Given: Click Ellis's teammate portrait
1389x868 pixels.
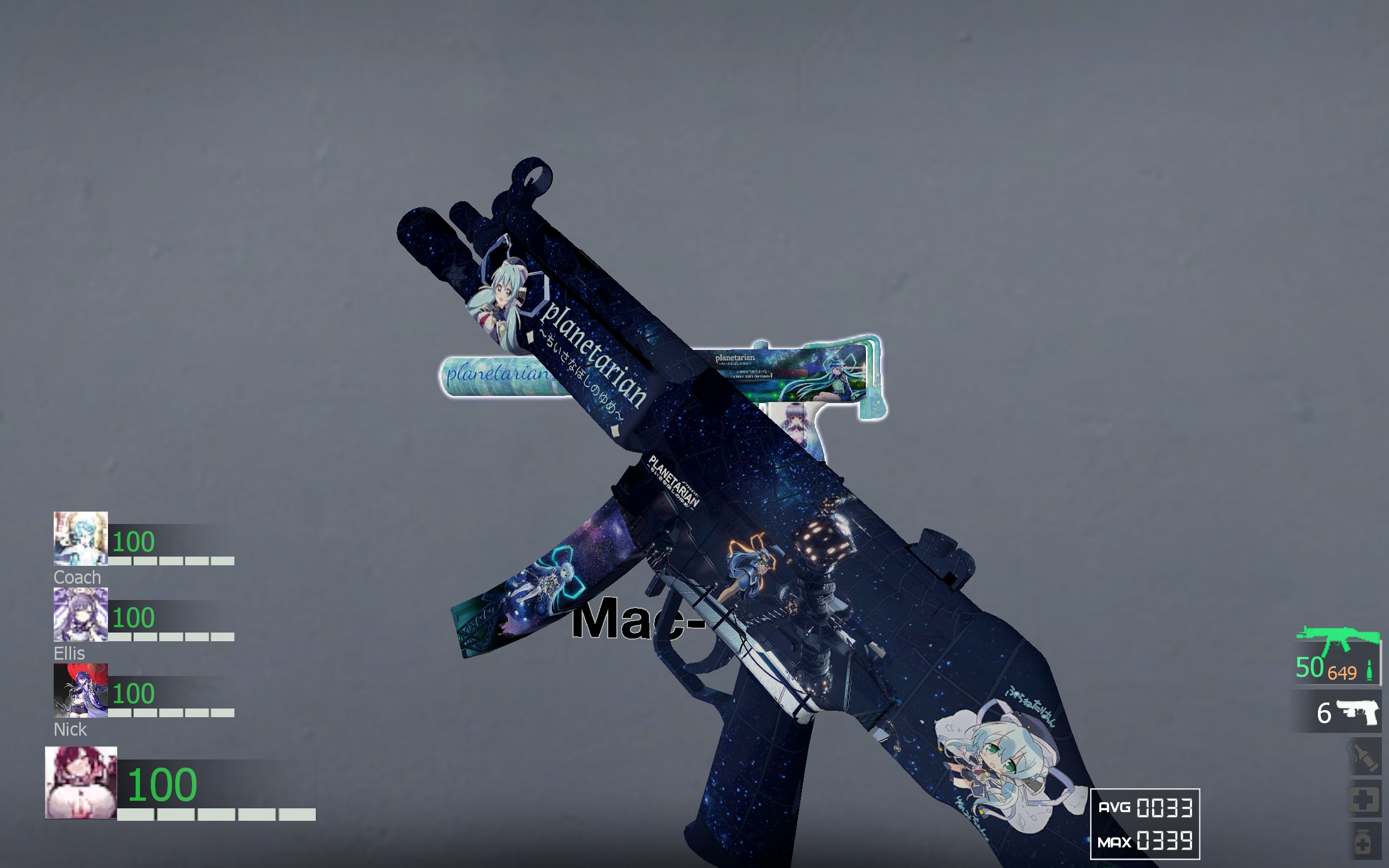Looking at the screenshot, I should [80, 614].
